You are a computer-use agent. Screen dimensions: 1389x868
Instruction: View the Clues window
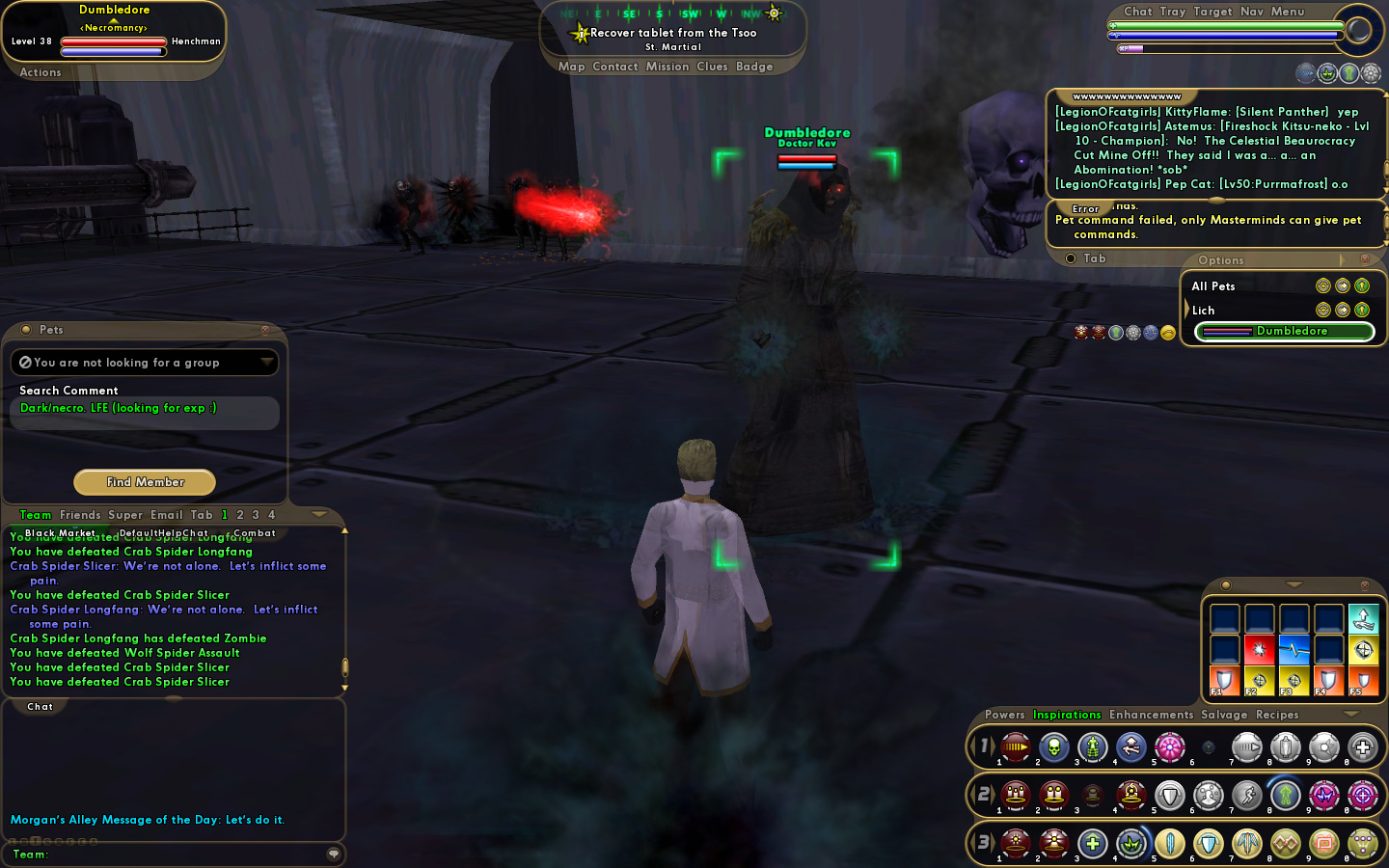click(712, 67)
